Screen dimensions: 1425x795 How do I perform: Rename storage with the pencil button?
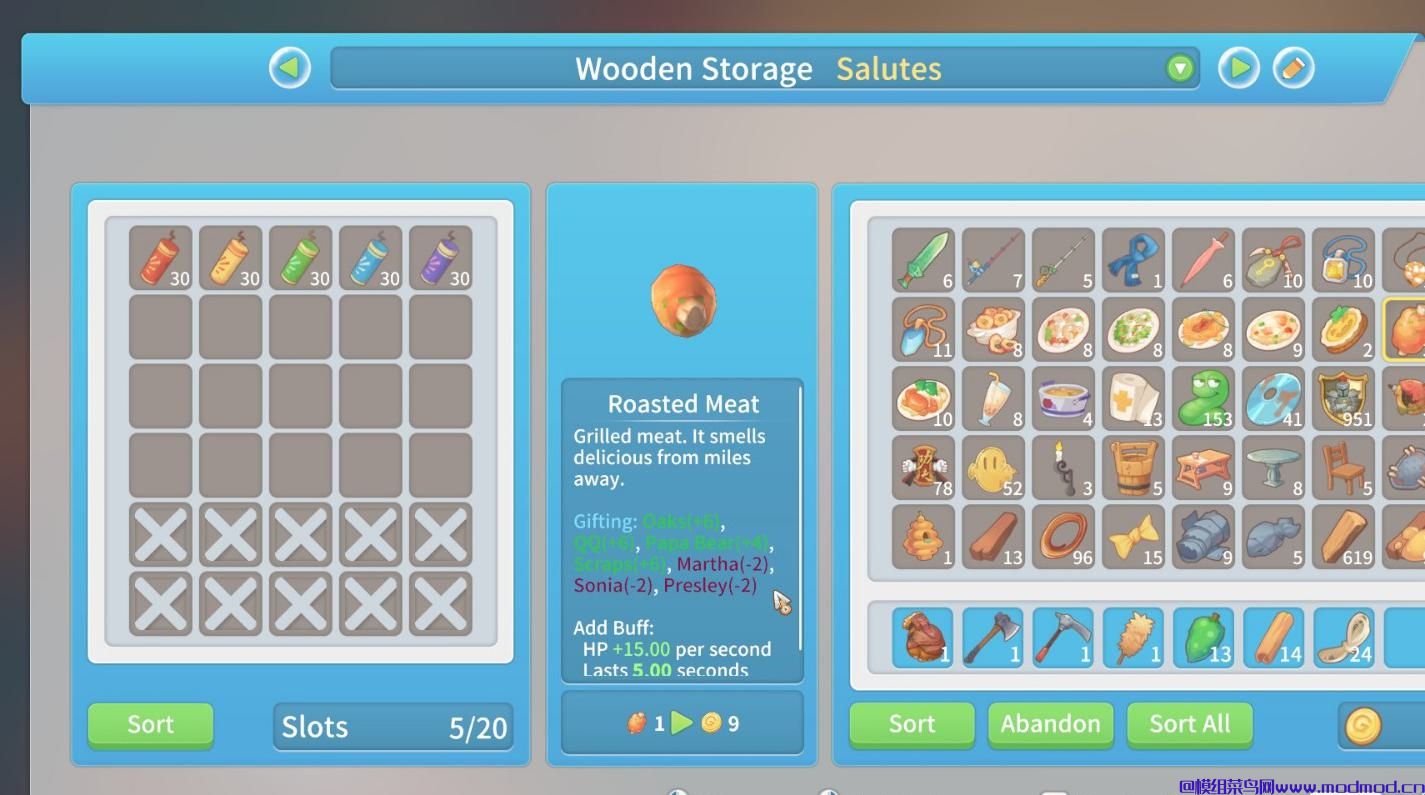click(x=1292, y=68)
